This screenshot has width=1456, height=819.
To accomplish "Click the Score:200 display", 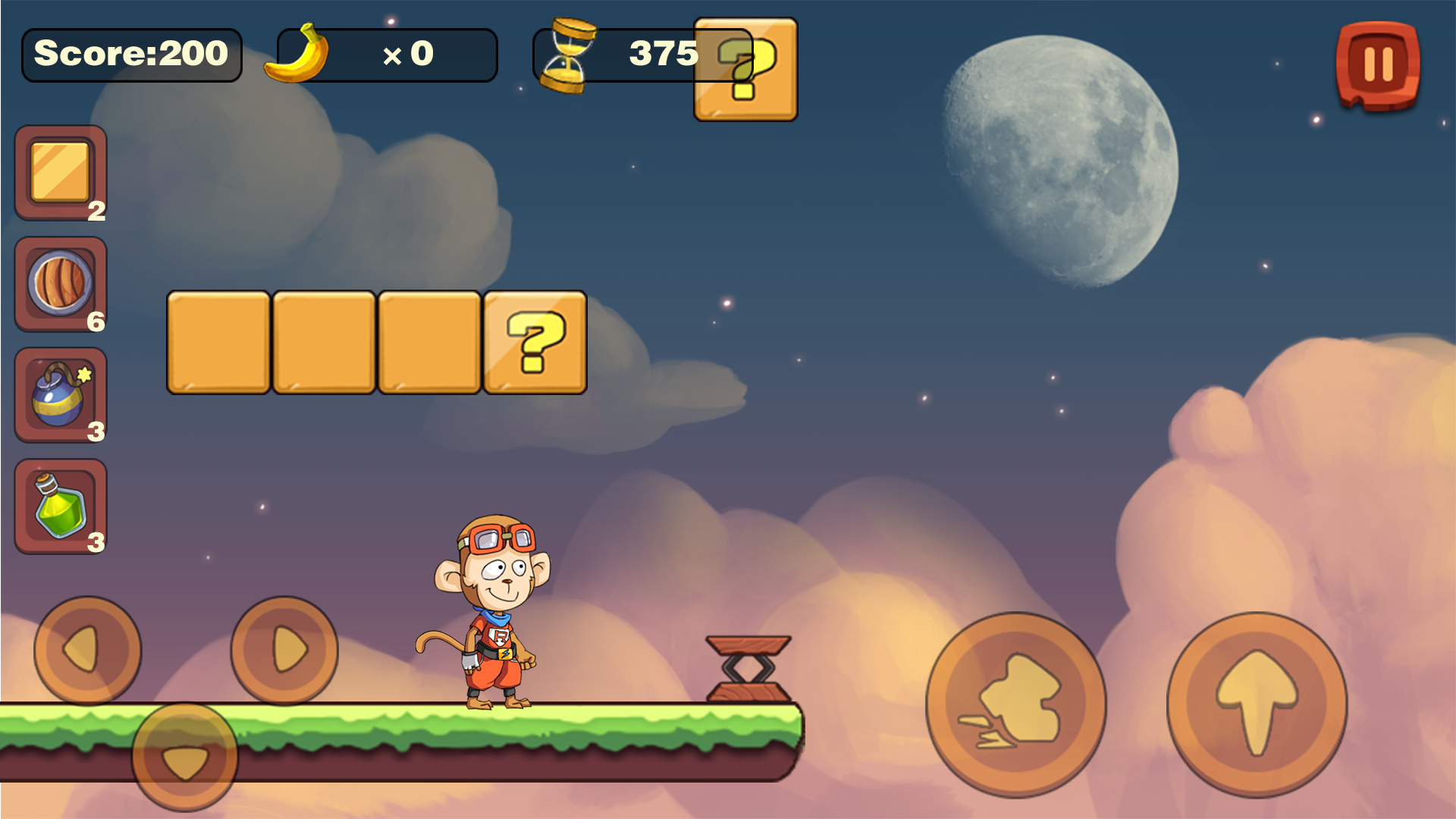I will tap(131, 54).
